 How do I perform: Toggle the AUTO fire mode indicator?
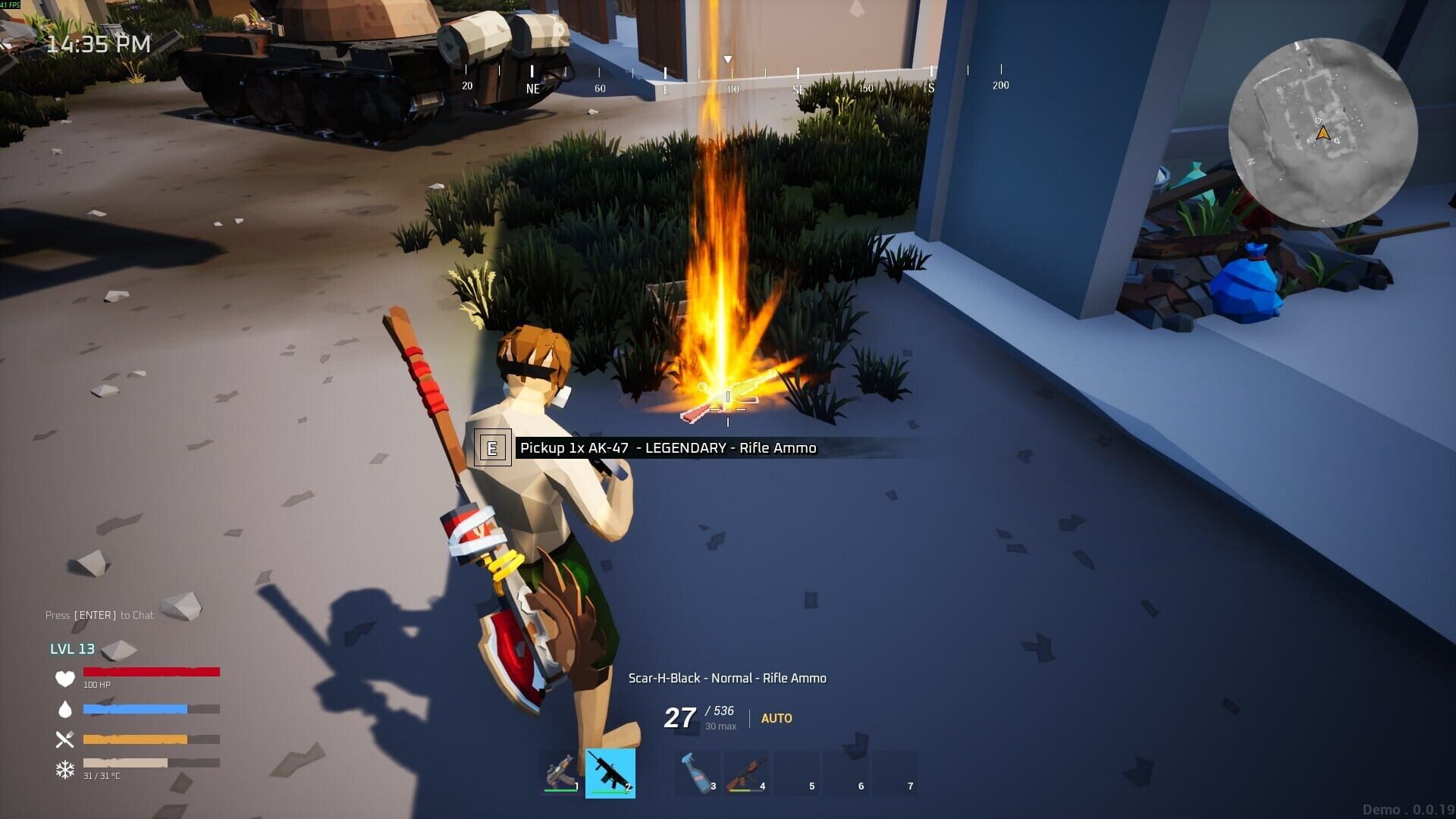[775, 718]
